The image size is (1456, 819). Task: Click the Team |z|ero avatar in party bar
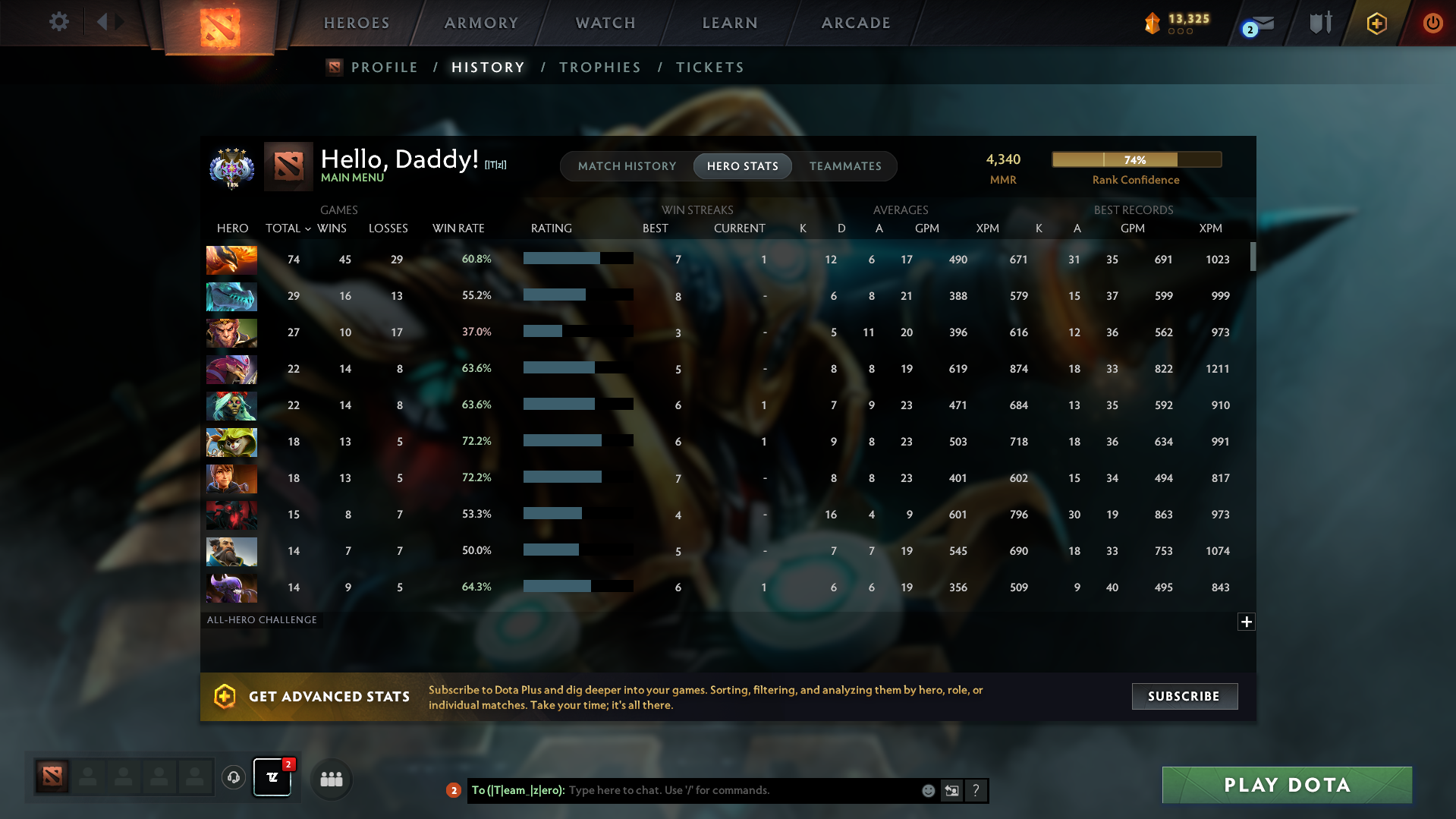pos(272,778)
